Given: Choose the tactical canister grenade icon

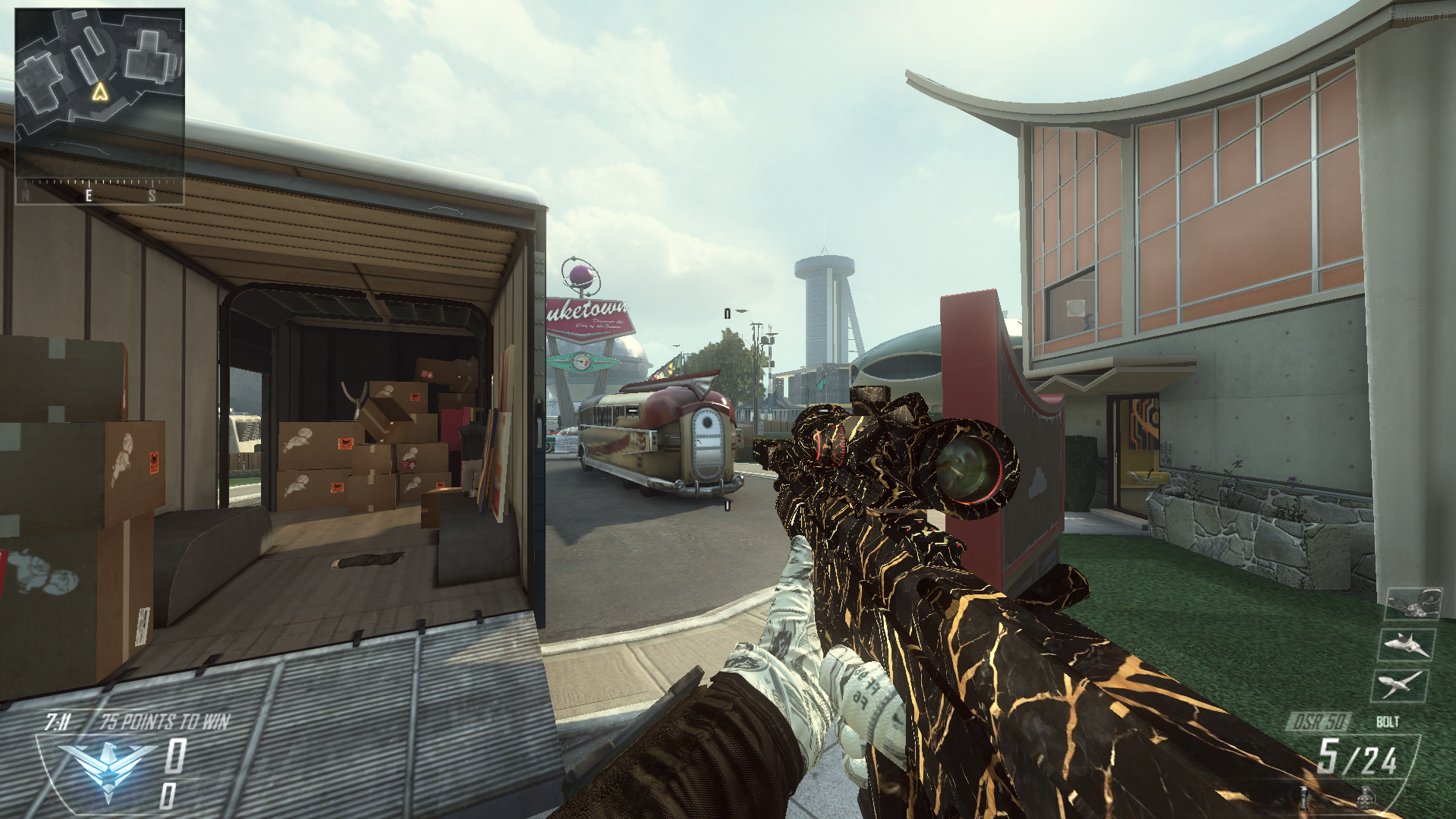Looking at the screenshot, I should click(x=1305, y=797).
